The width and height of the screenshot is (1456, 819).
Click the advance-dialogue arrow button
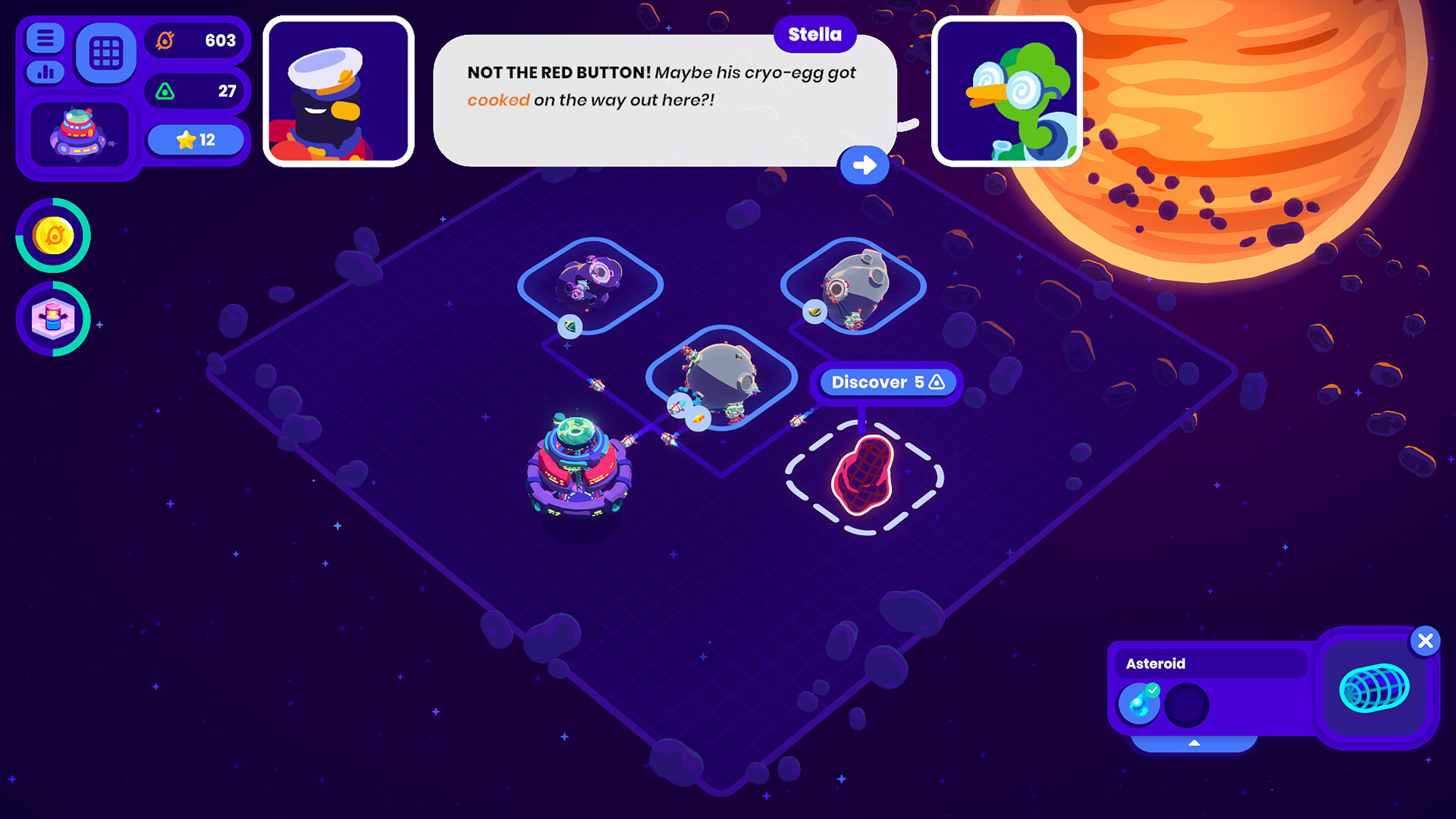pyautogui.click(x=864, y=165)
